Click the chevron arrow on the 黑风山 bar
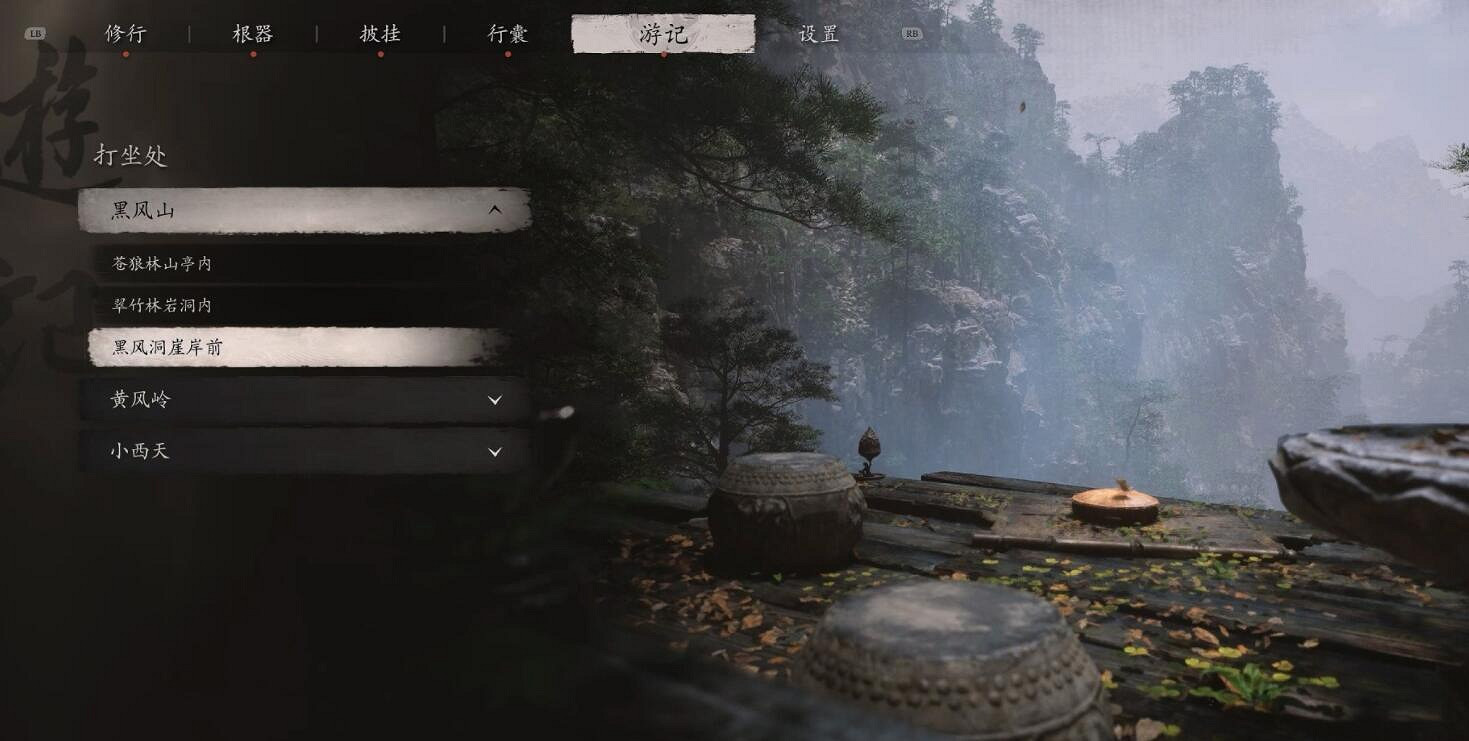Screen dimensions: 1469x741 [x=494, y=211]
